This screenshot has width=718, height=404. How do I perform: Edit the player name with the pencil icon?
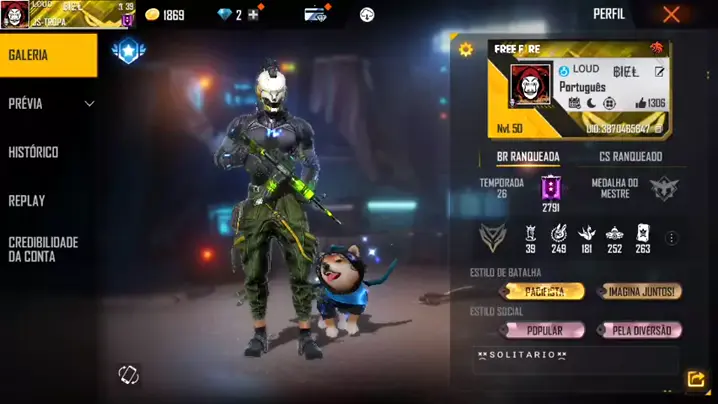659,71
